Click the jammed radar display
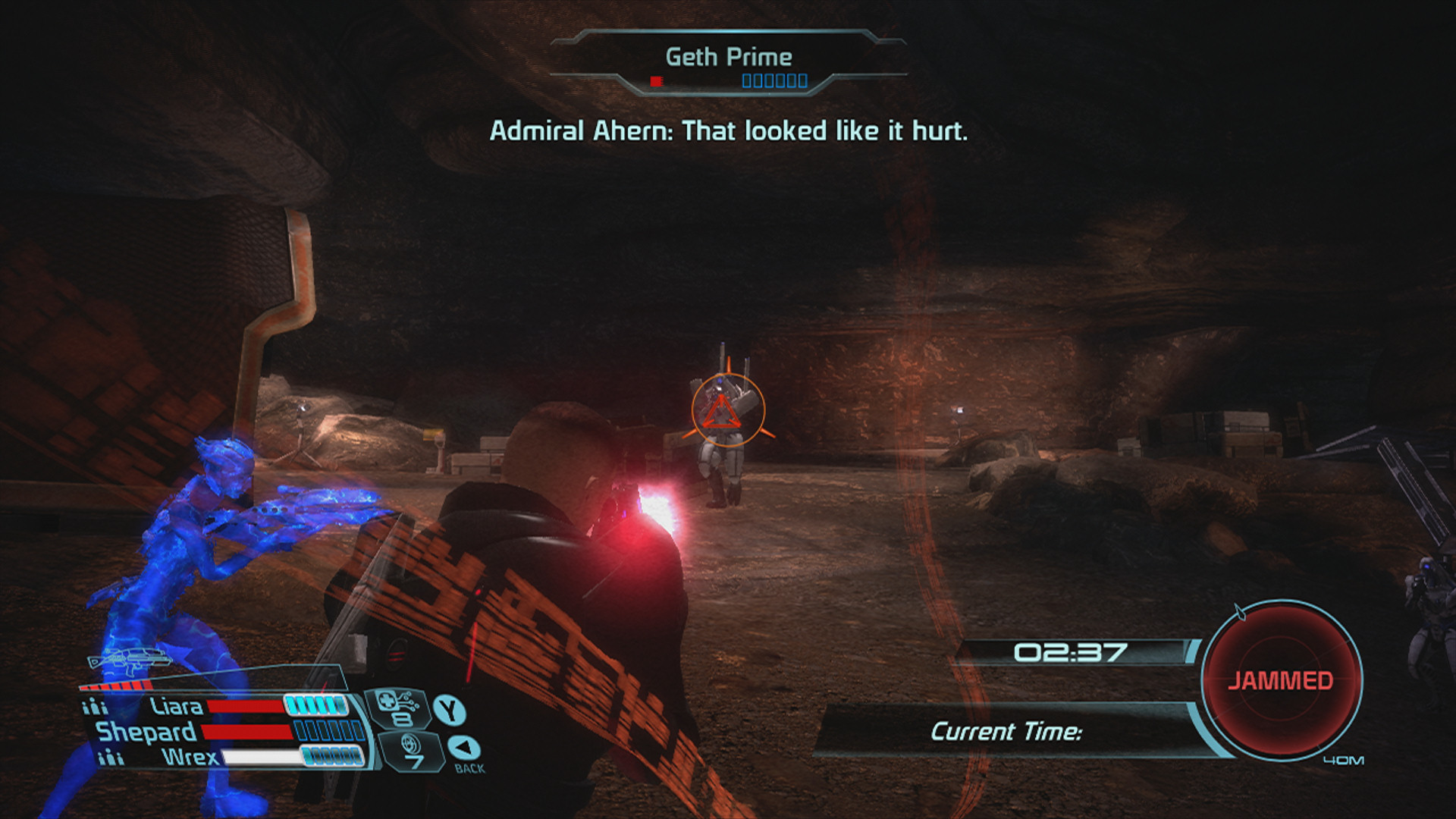The width and height of the screenshot is (1456, 819). click(x=1281, y=679)
